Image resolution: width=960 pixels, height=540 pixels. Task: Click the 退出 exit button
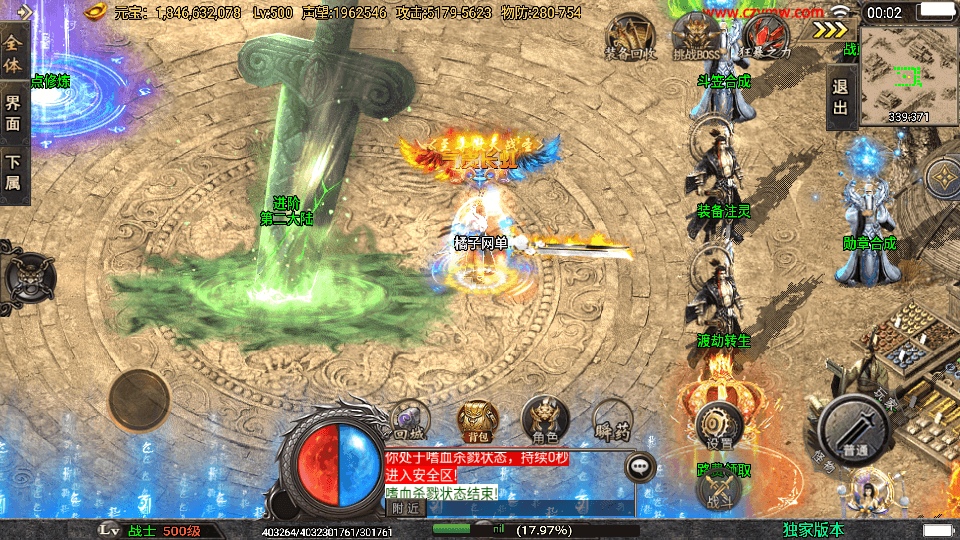click(840, 98)
